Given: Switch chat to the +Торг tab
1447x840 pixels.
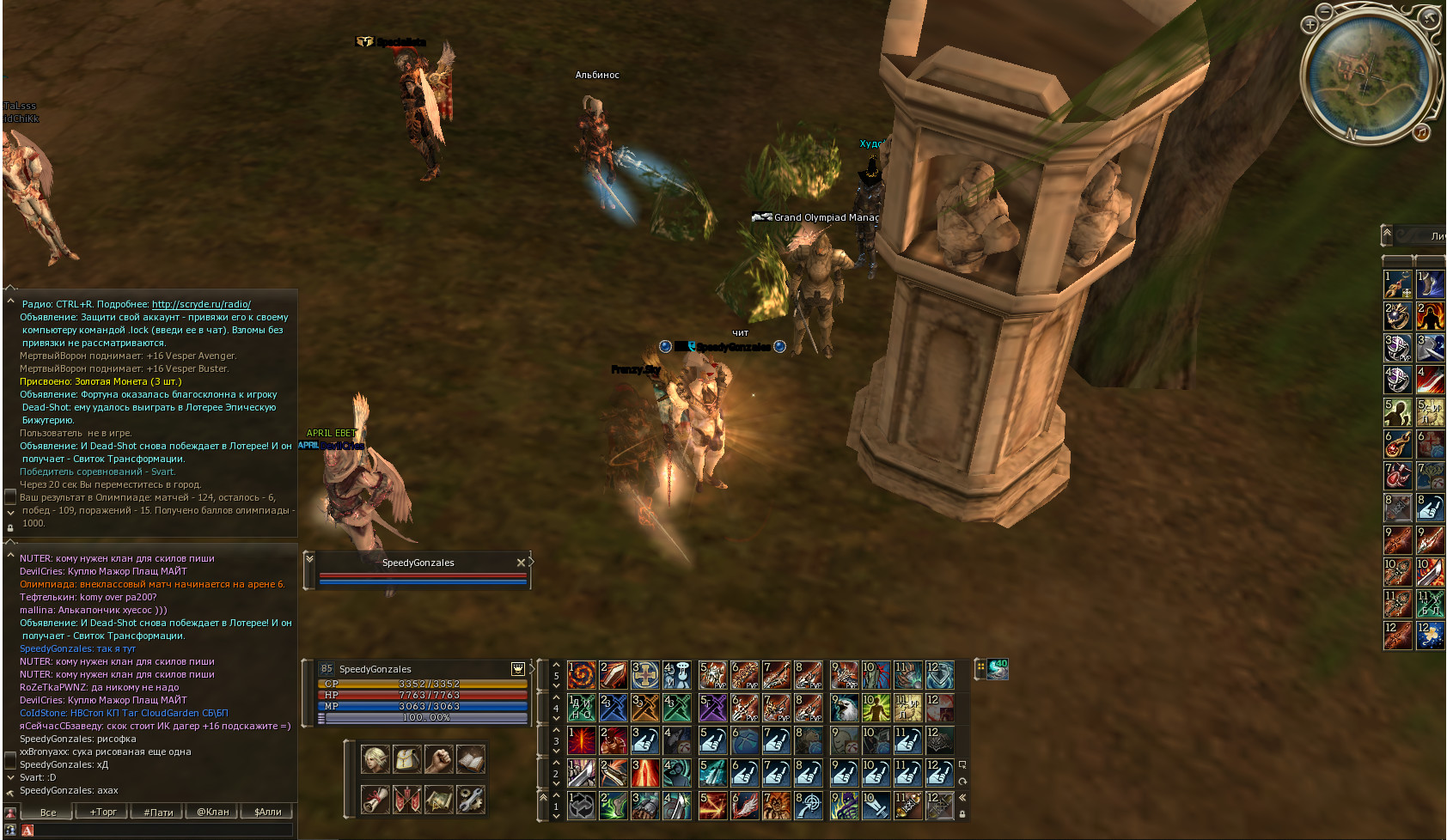Looking at the screenshot, I should coord(103,812).
